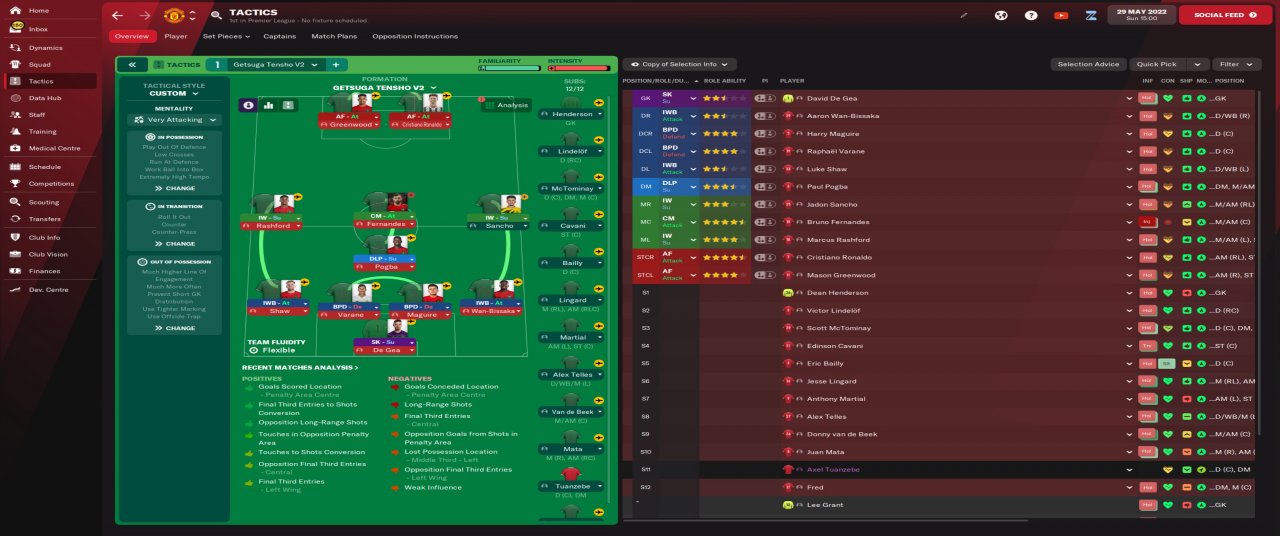Image resolution: width=1280 pixels, height=536 pixels.
Task: Open the Inbox from the sidebar
Action: point(38,29)
